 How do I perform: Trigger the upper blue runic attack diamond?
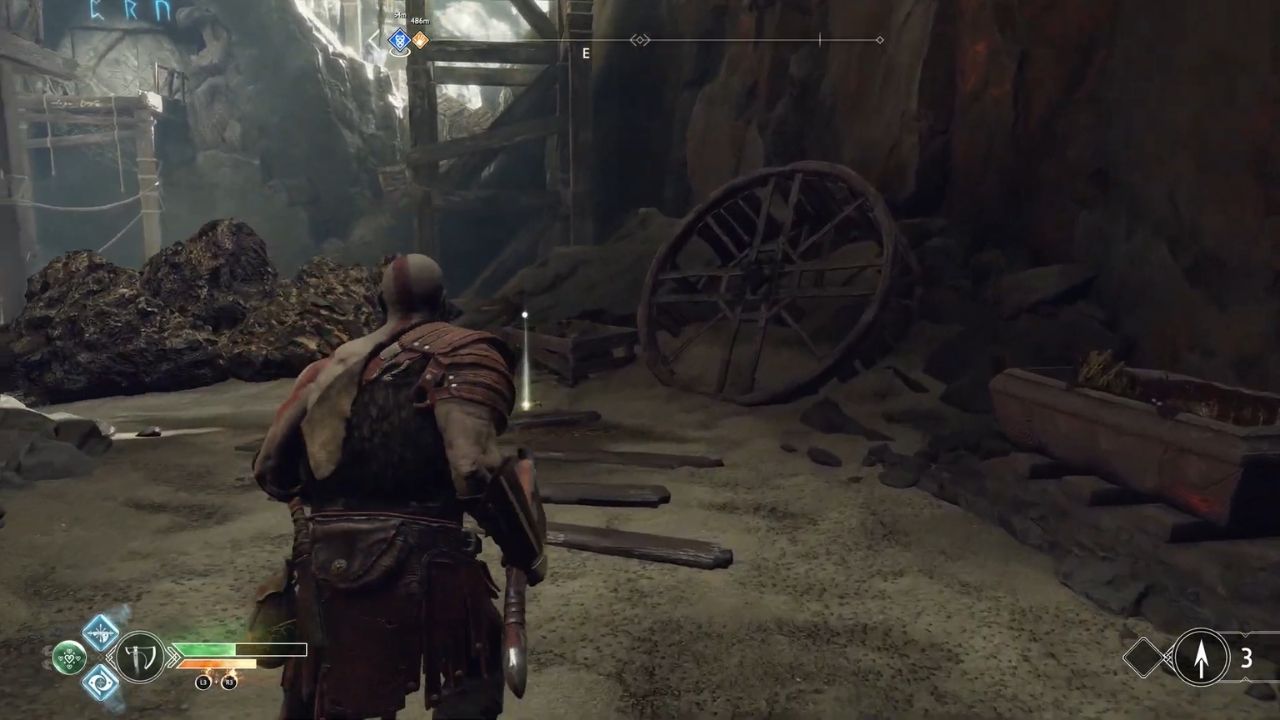[x=100, y=632]
